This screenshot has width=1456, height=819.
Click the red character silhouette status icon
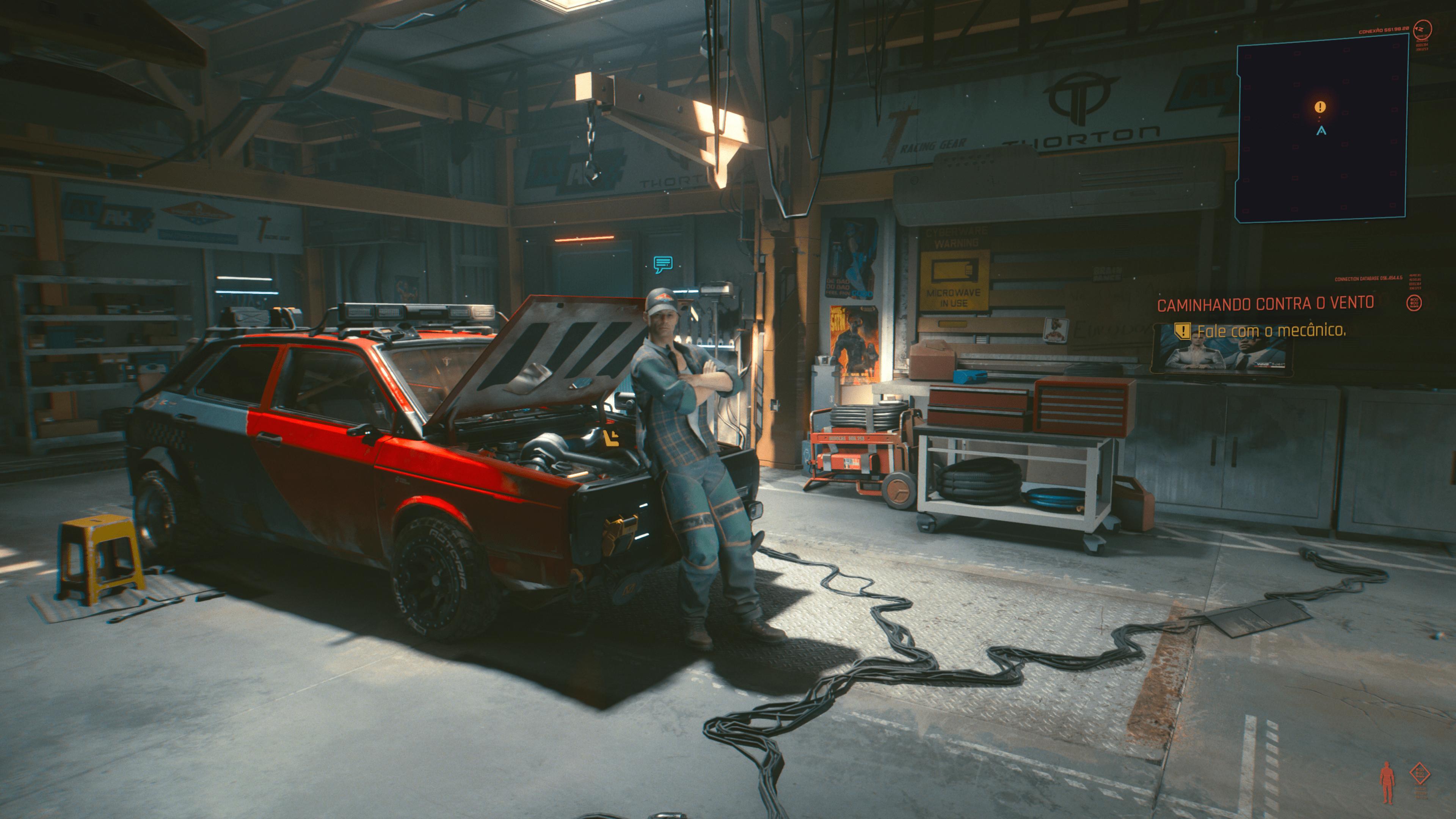pos(1387,782)
